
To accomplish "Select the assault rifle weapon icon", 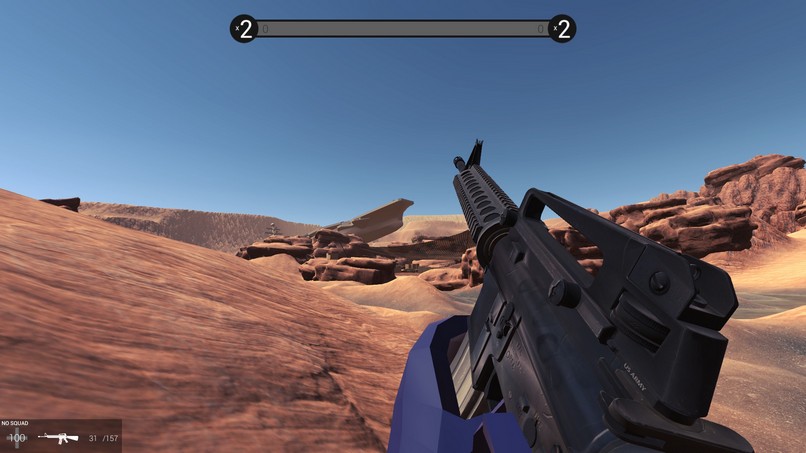I will pos(58,438).
